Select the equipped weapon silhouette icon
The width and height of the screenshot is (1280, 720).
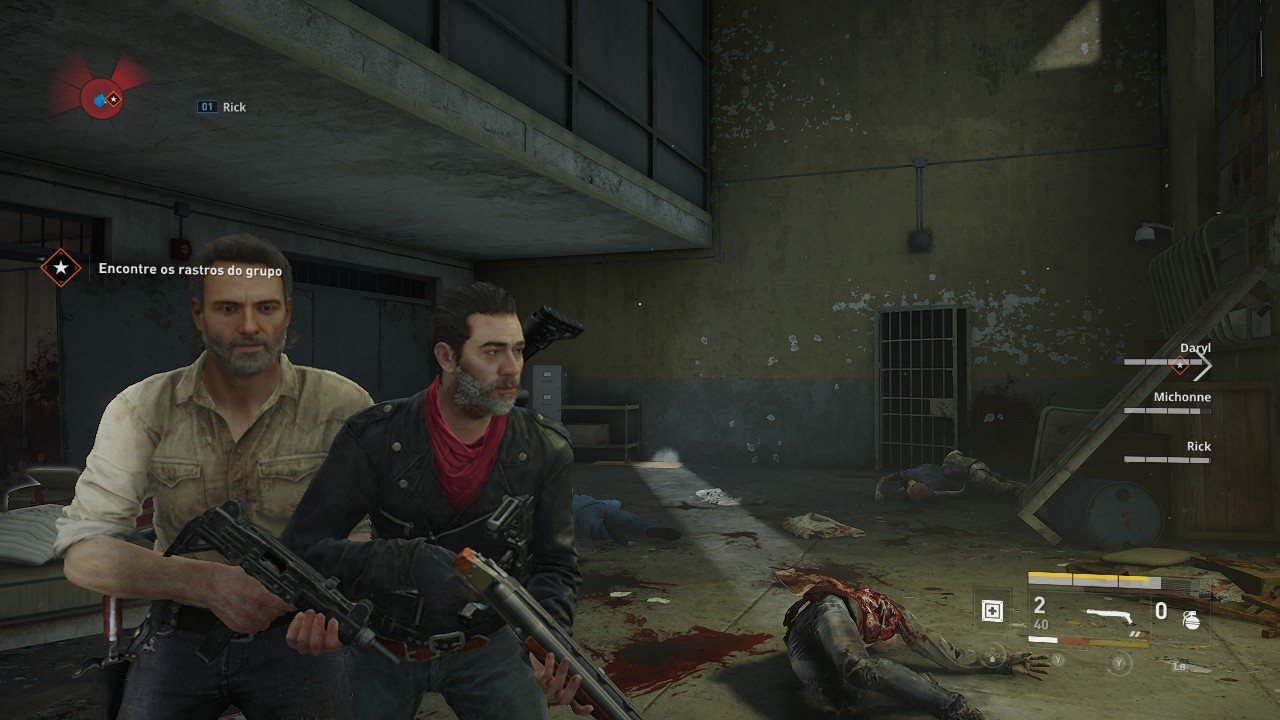[1110, 613]
